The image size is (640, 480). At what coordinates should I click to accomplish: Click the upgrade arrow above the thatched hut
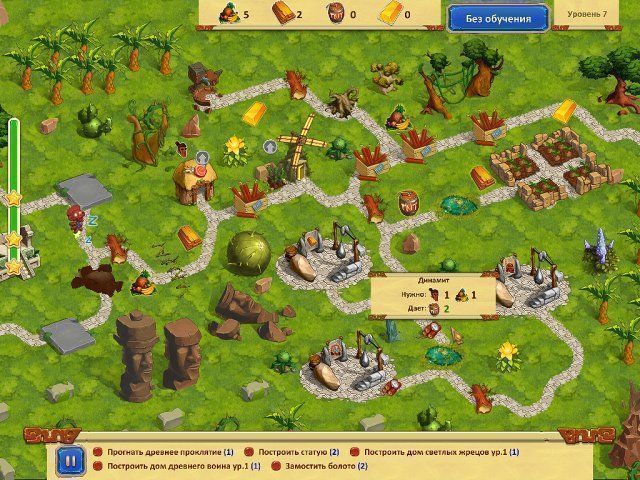(202, 157)
